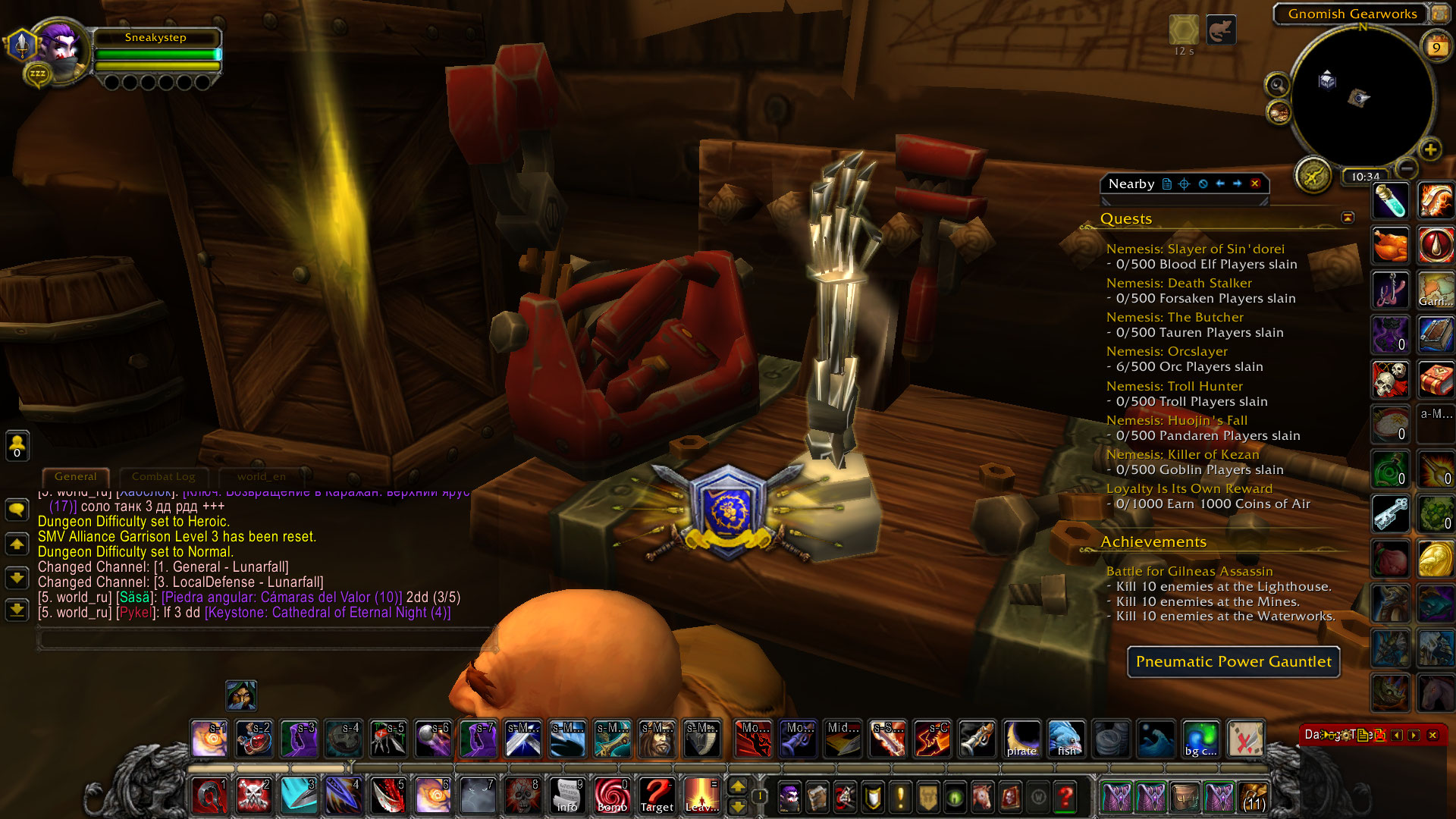Open the world_en chat tab
Viewport: 1456px width, 819px height.
coord(261,477)
